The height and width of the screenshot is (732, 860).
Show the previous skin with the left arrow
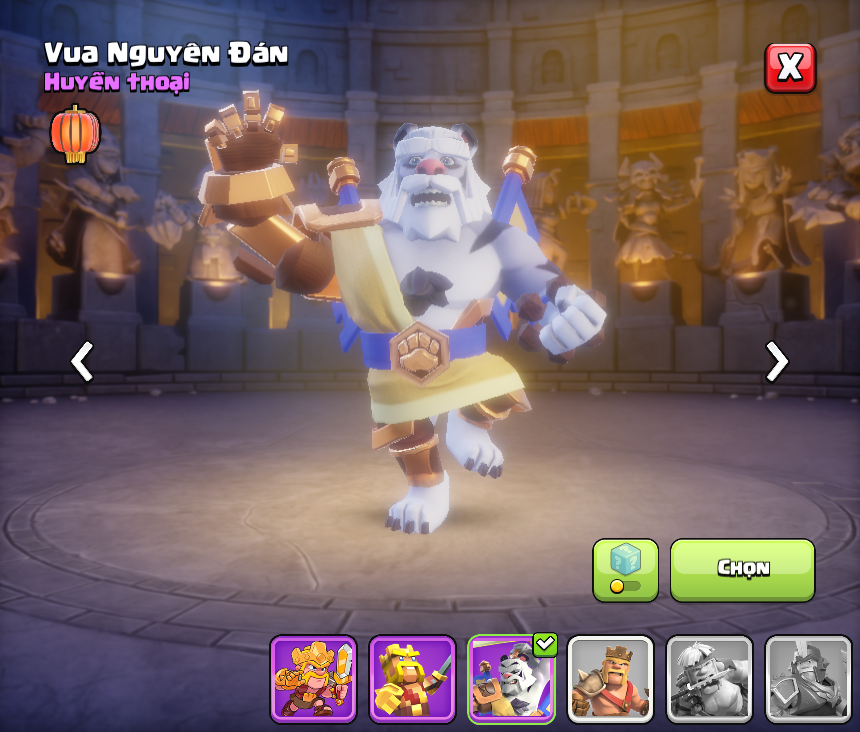82,361
